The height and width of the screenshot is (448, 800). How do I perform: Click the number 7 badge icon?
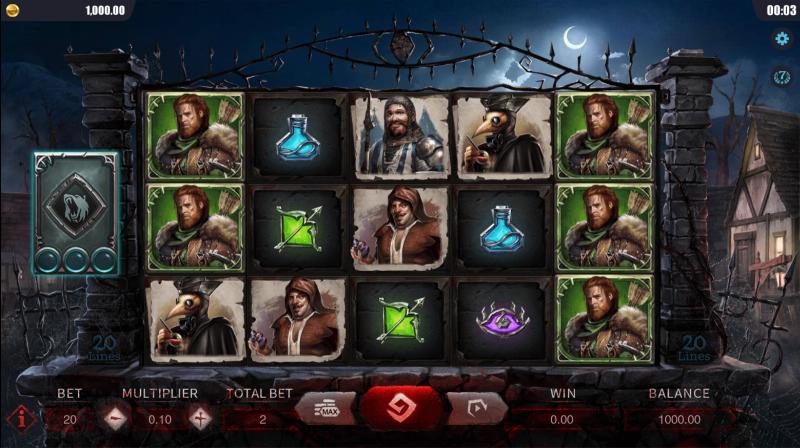point(783,77)
